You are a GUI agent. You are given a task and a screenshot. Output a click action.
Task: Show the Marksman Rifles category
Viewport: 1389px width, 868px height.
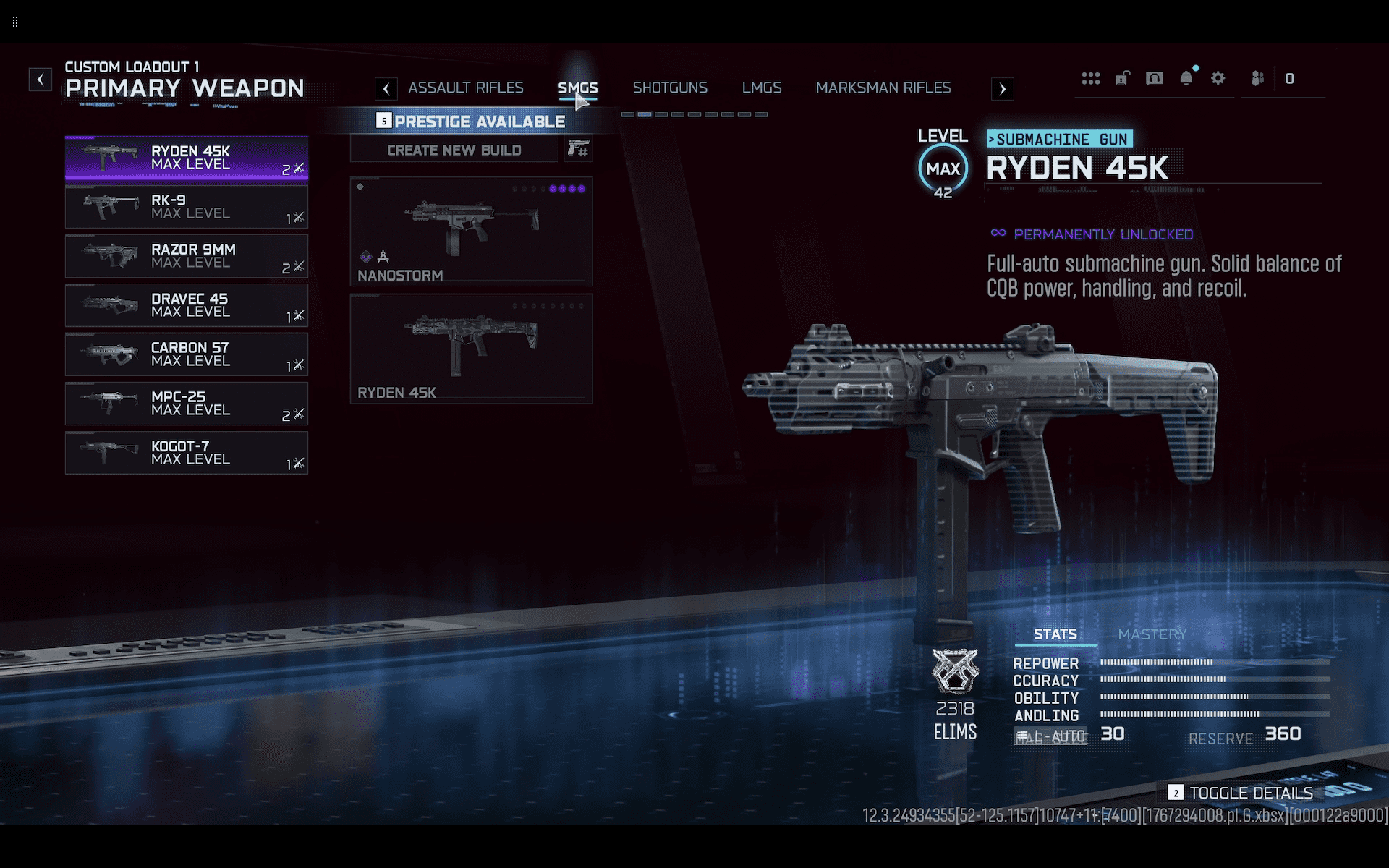[x=883, y=88]
